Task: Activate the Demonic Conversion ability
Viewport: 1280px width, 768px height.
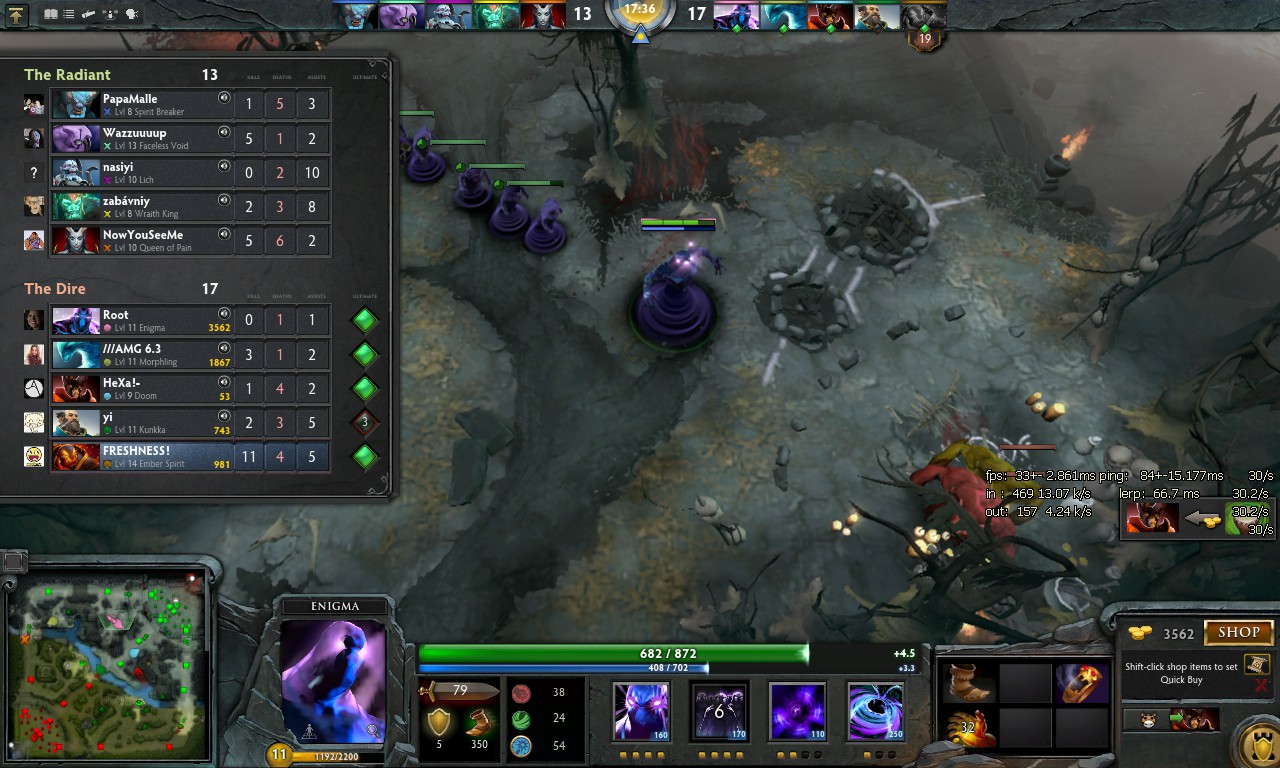Action: click(x=719, y=712)
